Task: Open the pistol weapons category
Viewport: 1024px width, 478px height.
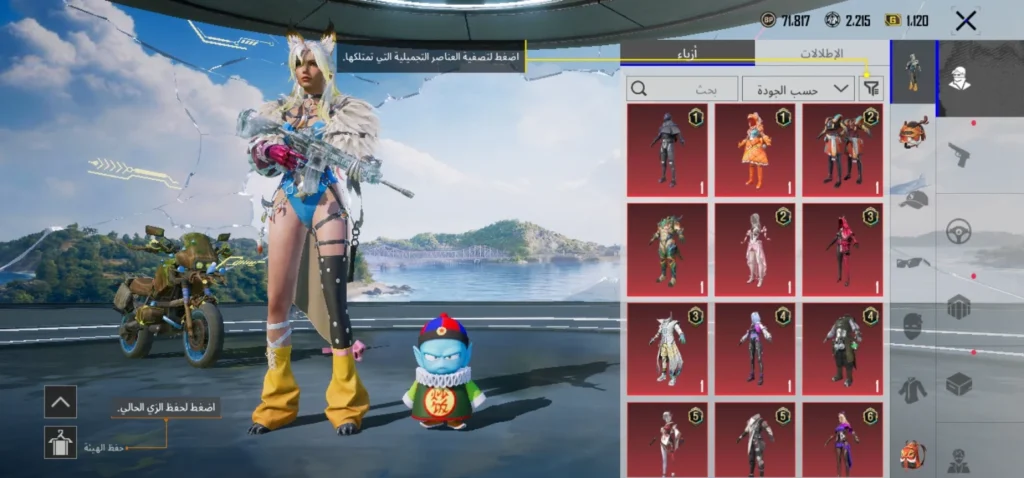Action: [x=958, y=155]
